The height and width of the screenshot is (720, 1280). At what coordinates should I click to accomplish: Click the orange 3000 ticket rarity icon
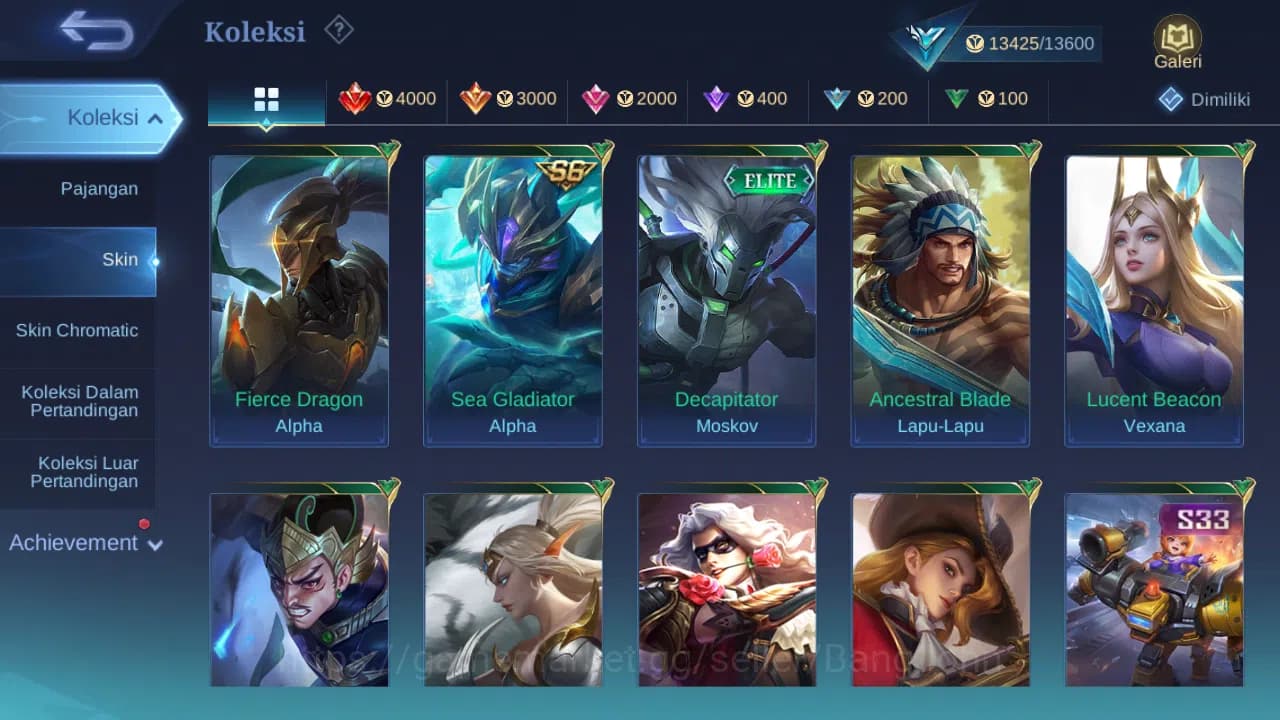coord(478,98)
